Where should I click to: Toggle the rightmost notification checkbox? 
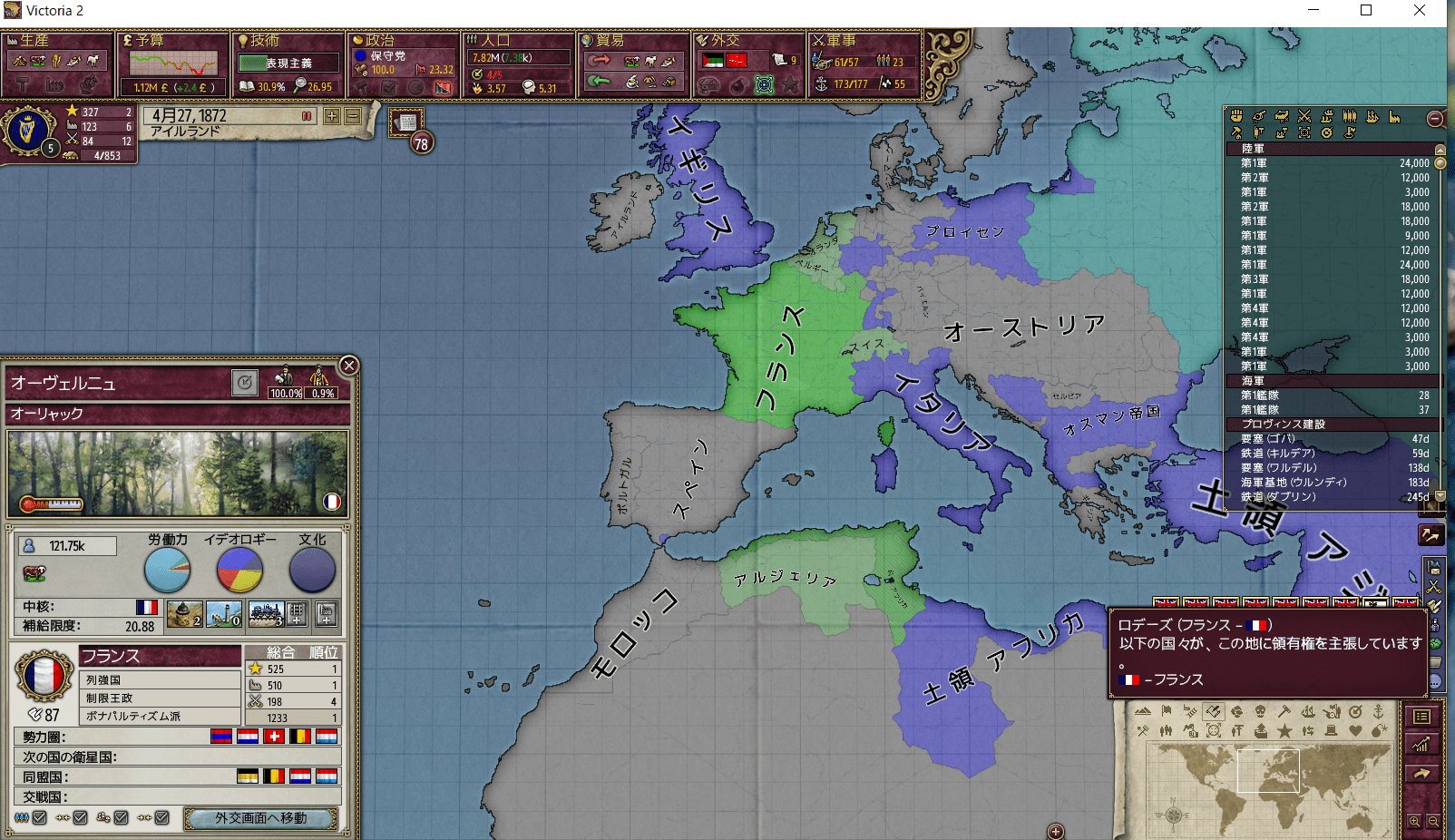pyautogui.click(x=161, y=817)
